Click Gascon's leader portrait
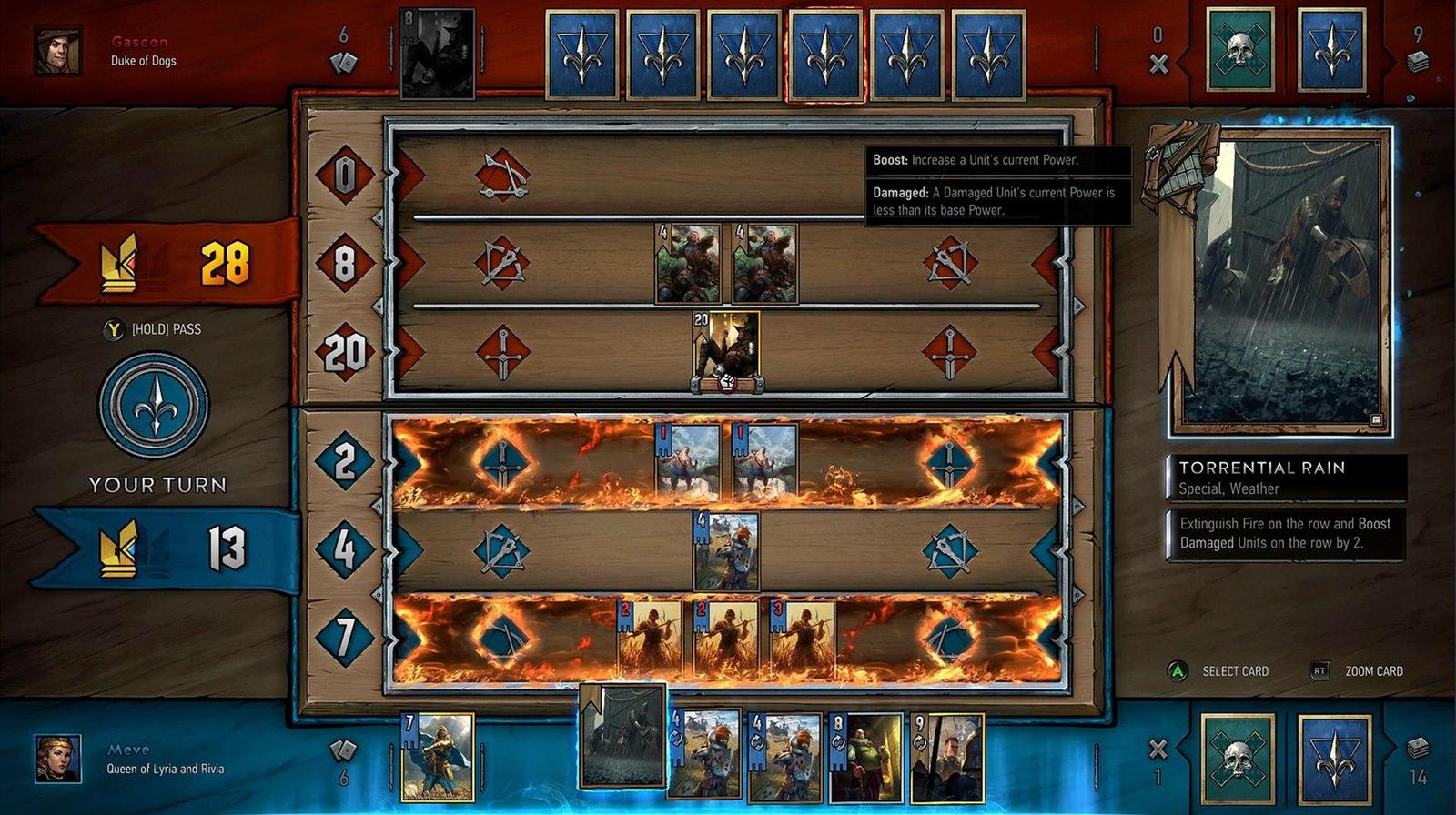Viewport: 1456px width, 815px height. [56, 52]
